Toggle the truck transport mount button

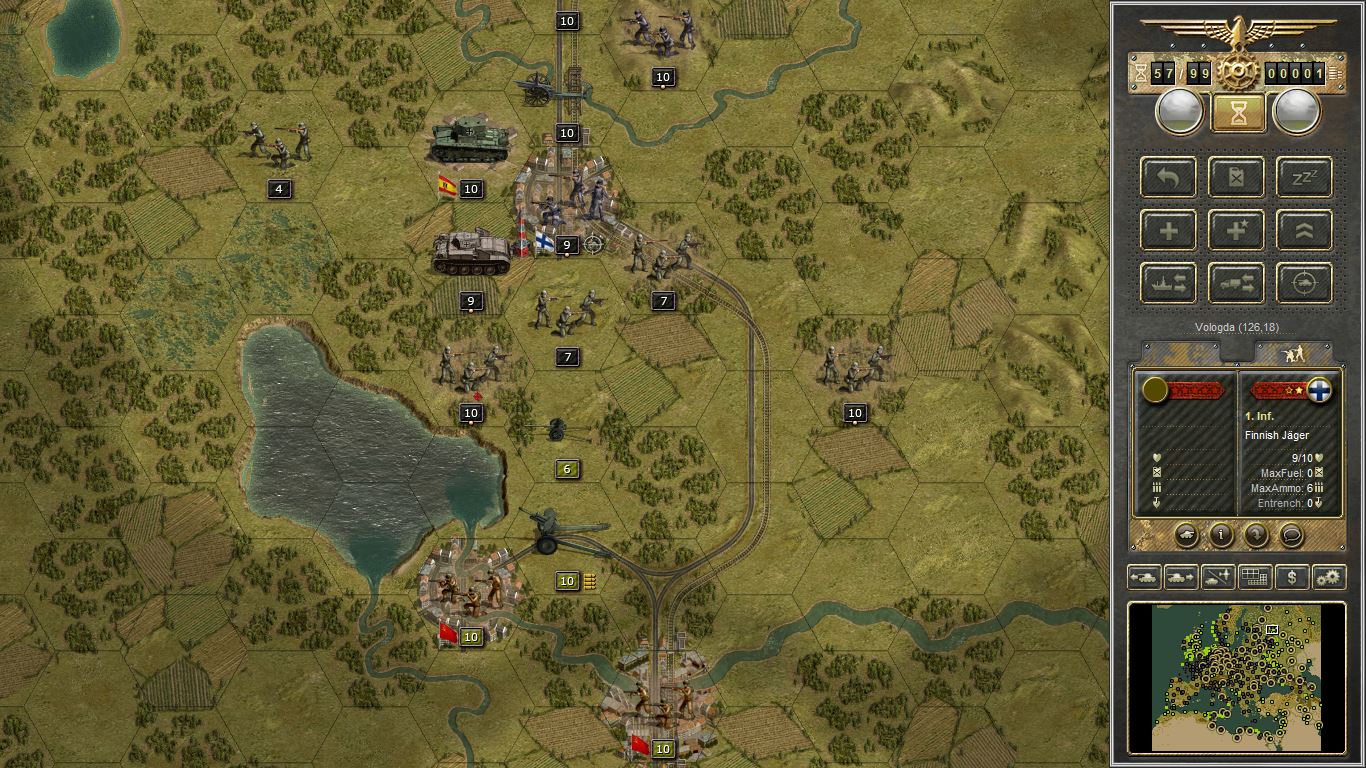1237,284
